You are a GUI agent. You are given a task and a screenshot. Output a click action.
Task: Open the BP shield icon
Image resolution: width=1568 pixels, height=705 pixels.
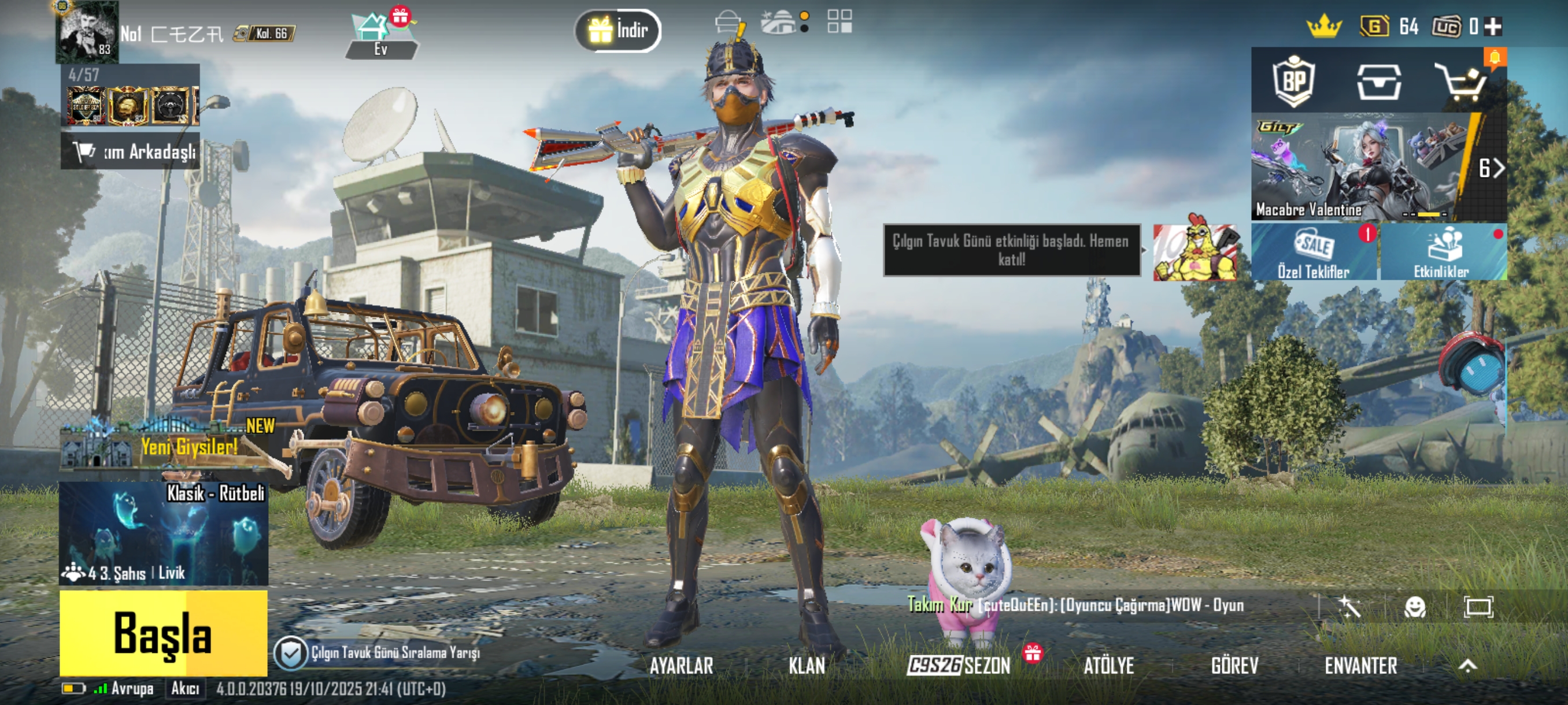pos(1293,81)
